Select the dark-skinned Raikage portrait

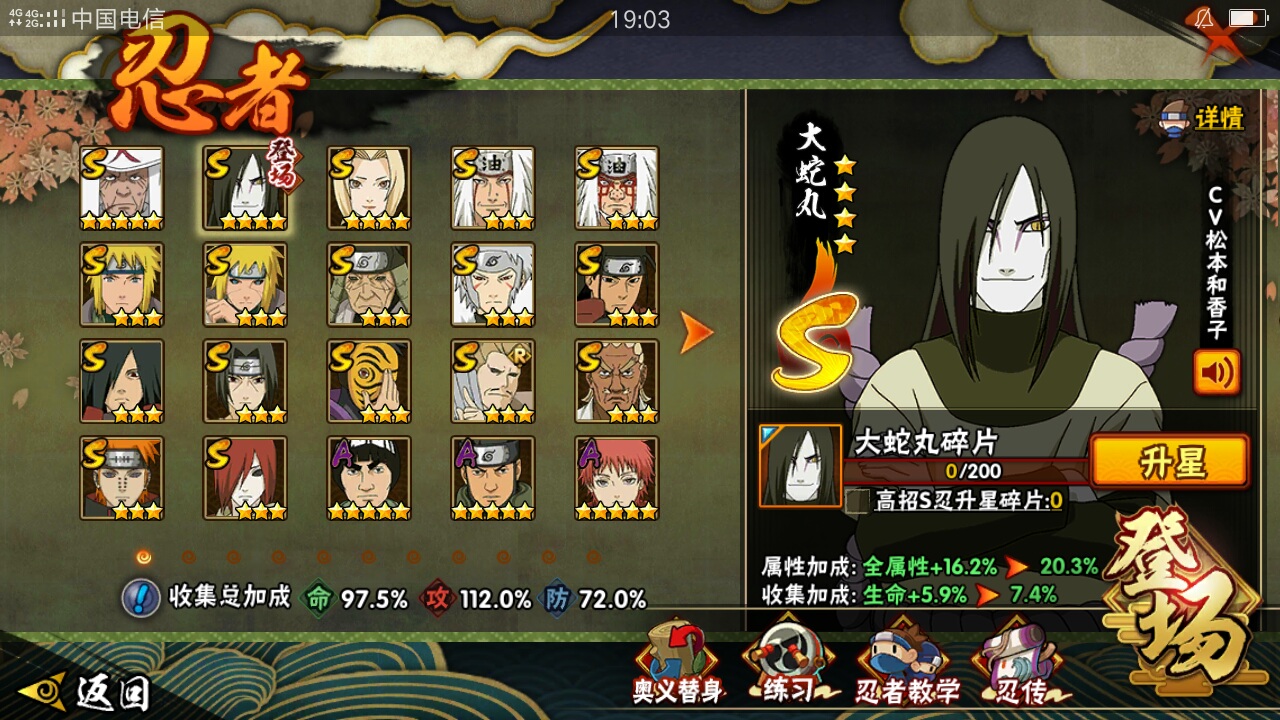(617, 381)
